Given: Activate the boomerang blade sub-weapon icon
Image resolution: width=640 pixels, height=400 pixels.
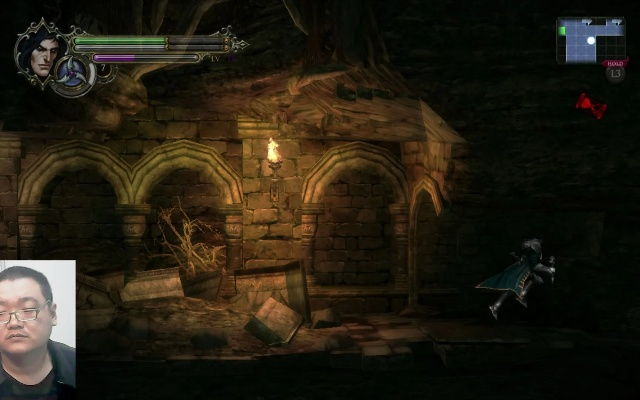Looking at the screenshot, I should point(73,75).
